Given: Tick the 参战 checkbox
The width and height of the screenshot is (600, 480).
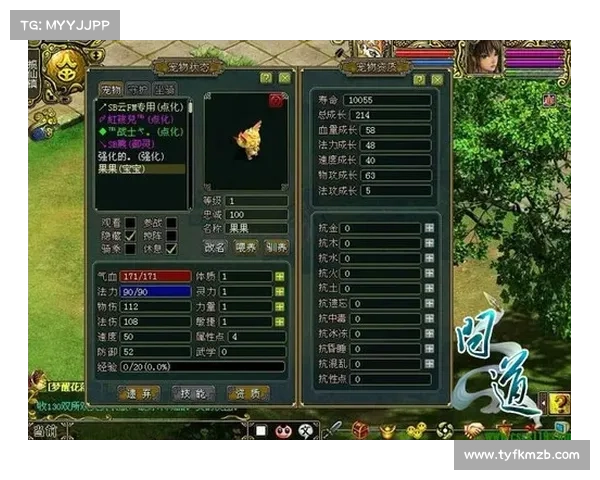Looking at the screenshot, I should [x=171, y=222].
